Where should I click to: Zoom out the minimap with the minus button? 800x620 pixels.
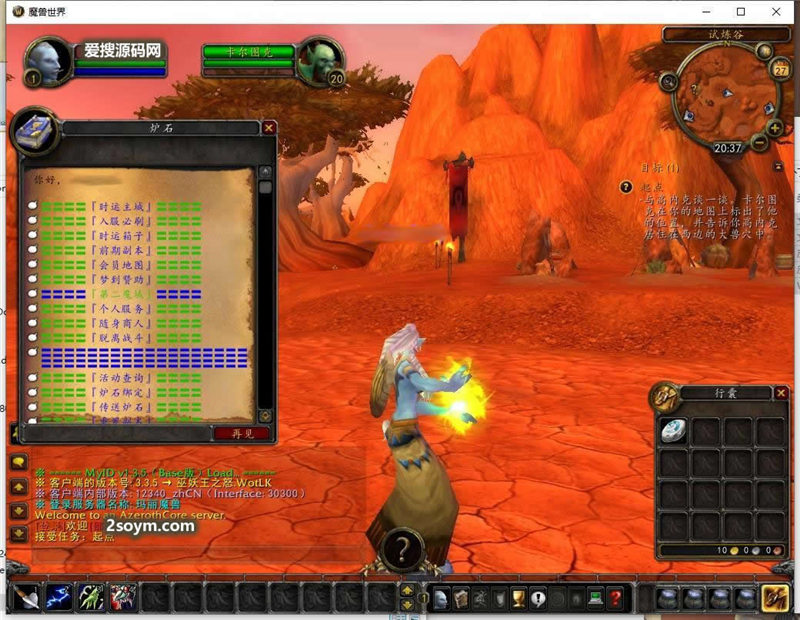pos(760,142)
